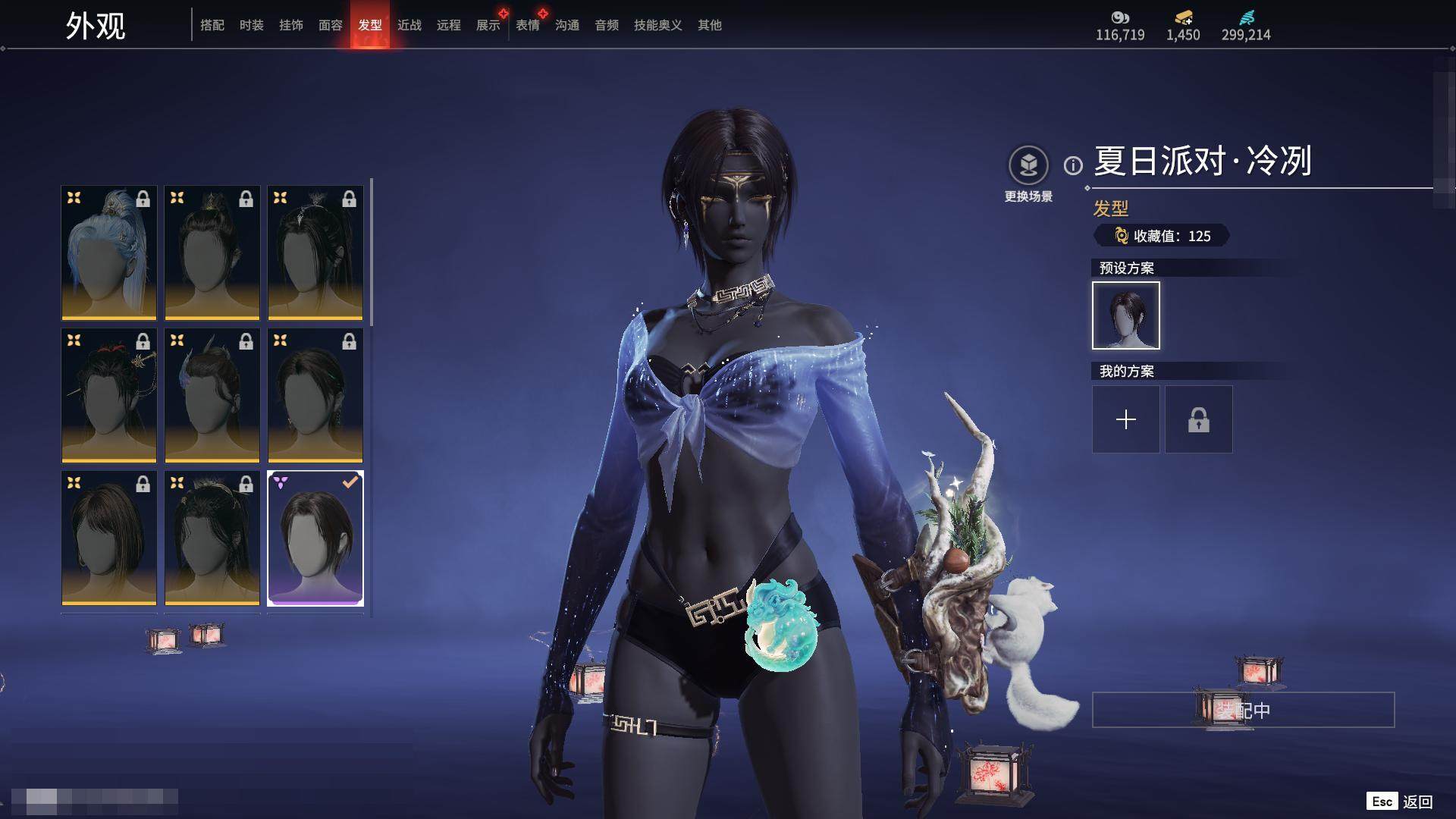
Task: Open the 展示 tab
Action: (x=488, y=25)
